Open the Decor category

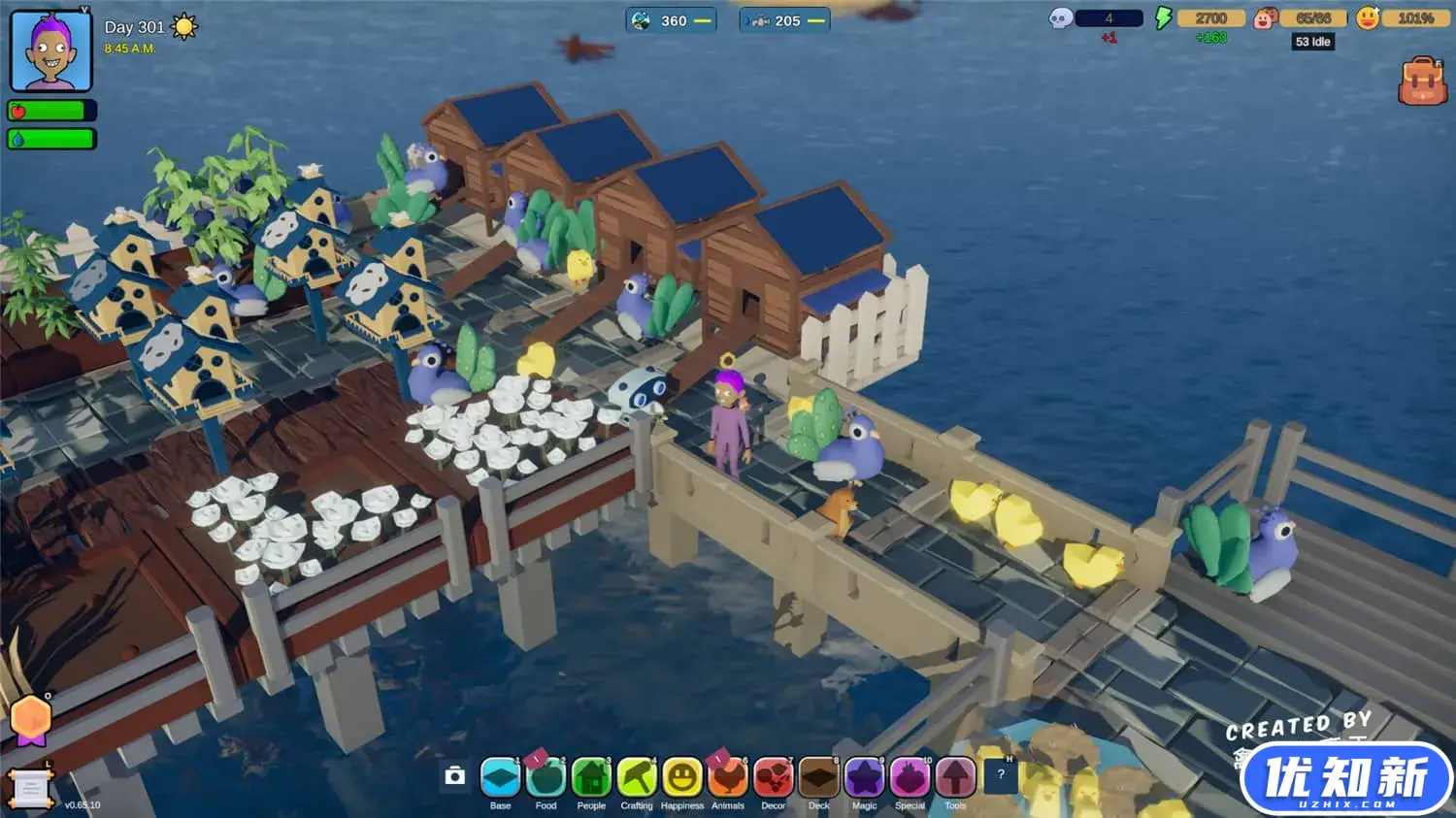[774, 777]
